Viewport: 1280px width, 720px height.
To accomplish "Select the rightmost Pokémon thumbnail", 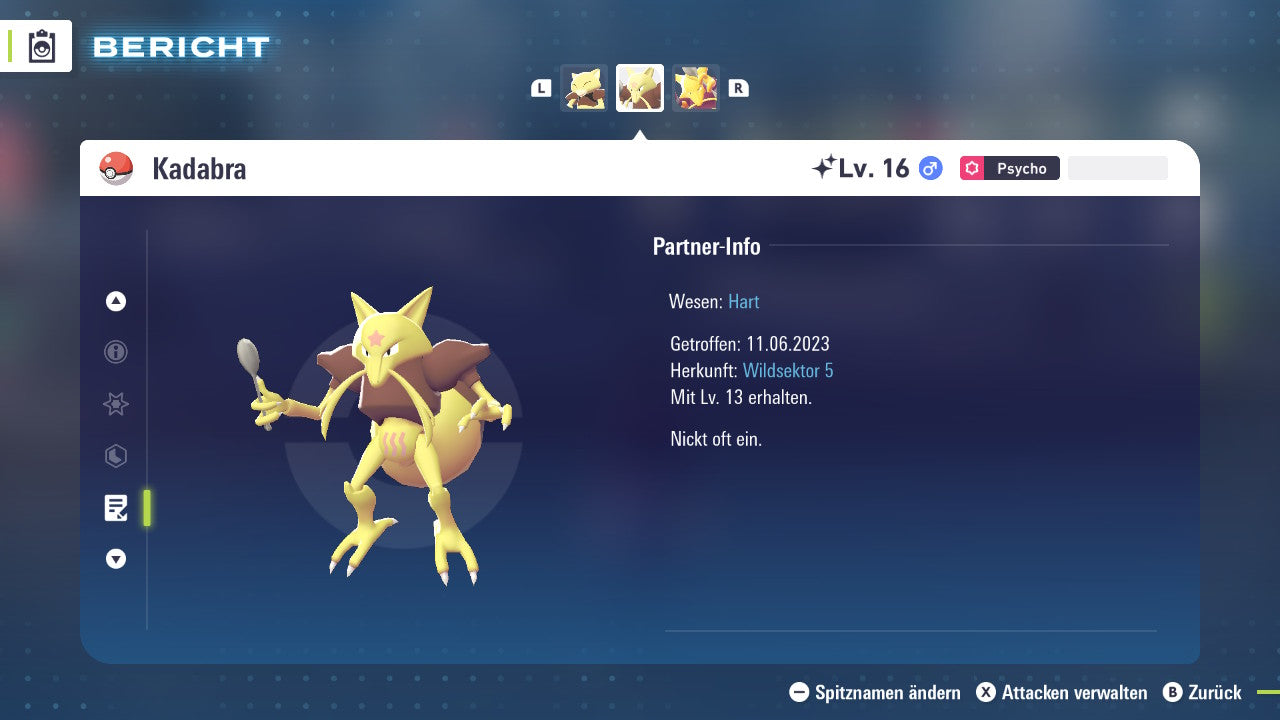I will (696, 87).
